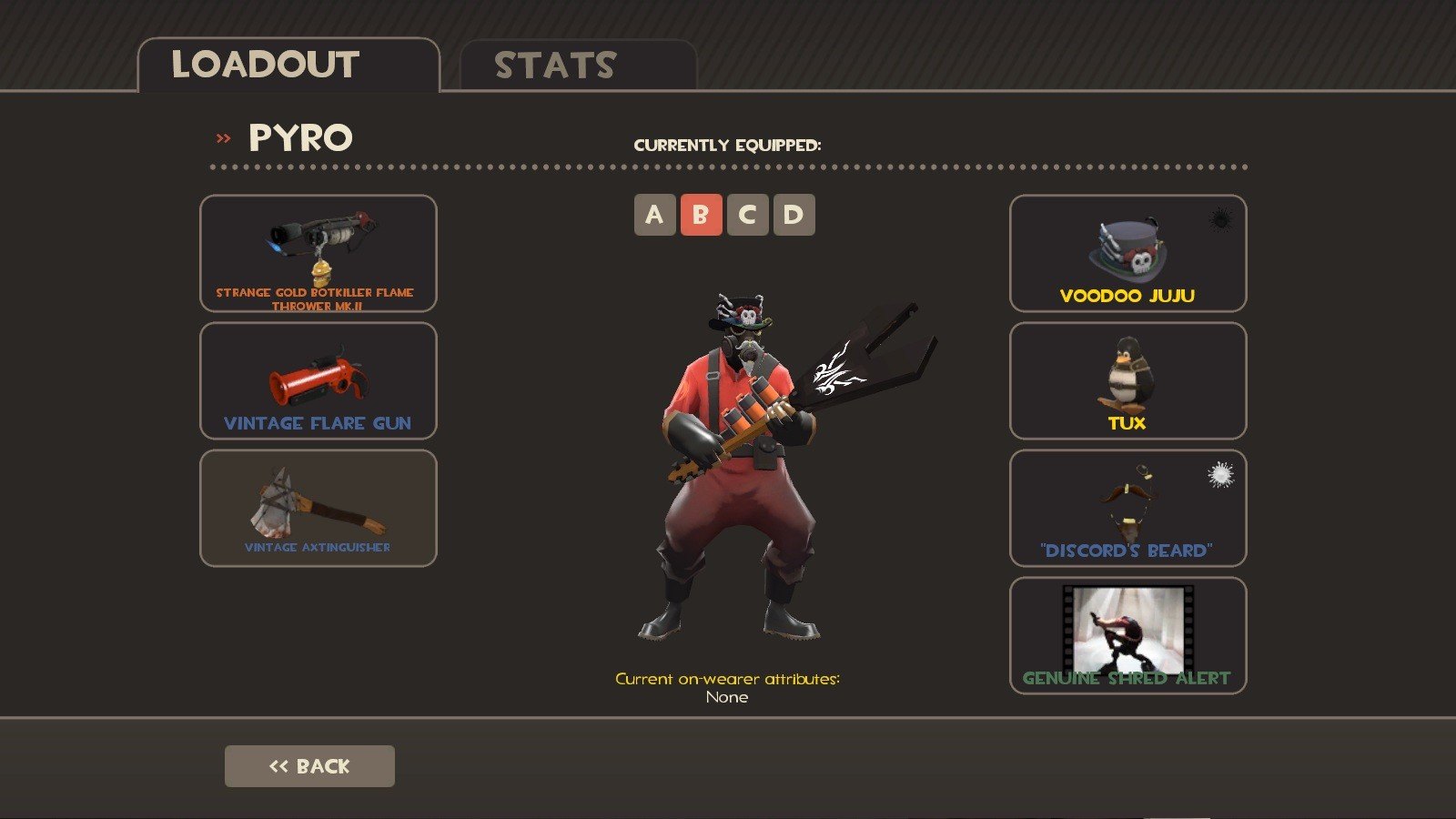
Task: Select the Tux cosmetic slot
Action: 1127,380
